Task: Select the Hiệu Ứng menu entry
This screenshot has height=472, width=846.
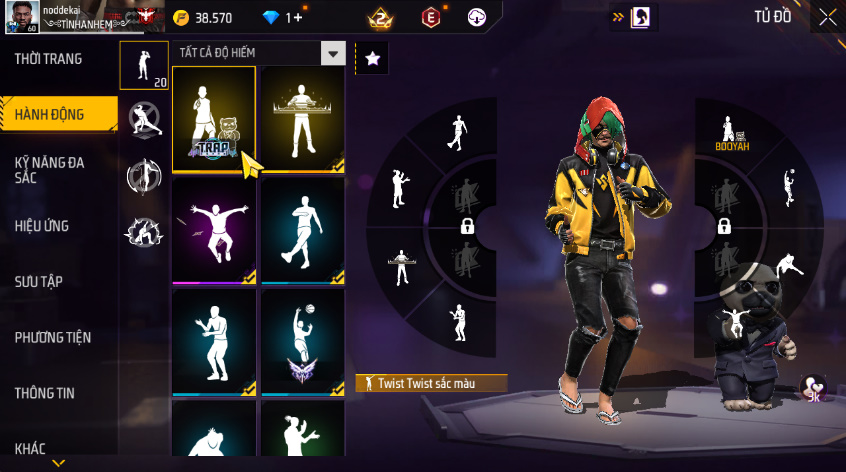Action: point(42,226)
